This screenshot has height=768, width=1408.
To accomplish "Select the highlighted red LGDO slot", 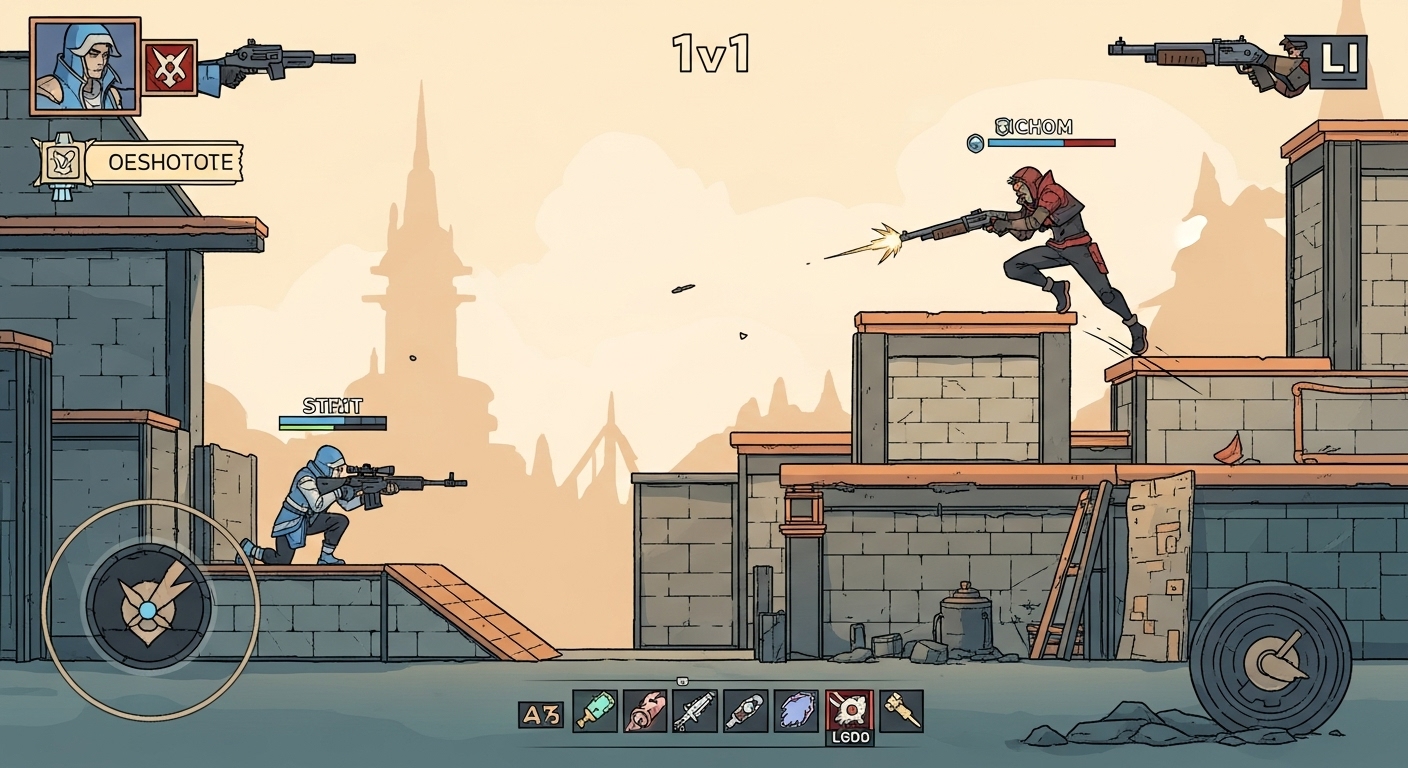I will (849, 712).
